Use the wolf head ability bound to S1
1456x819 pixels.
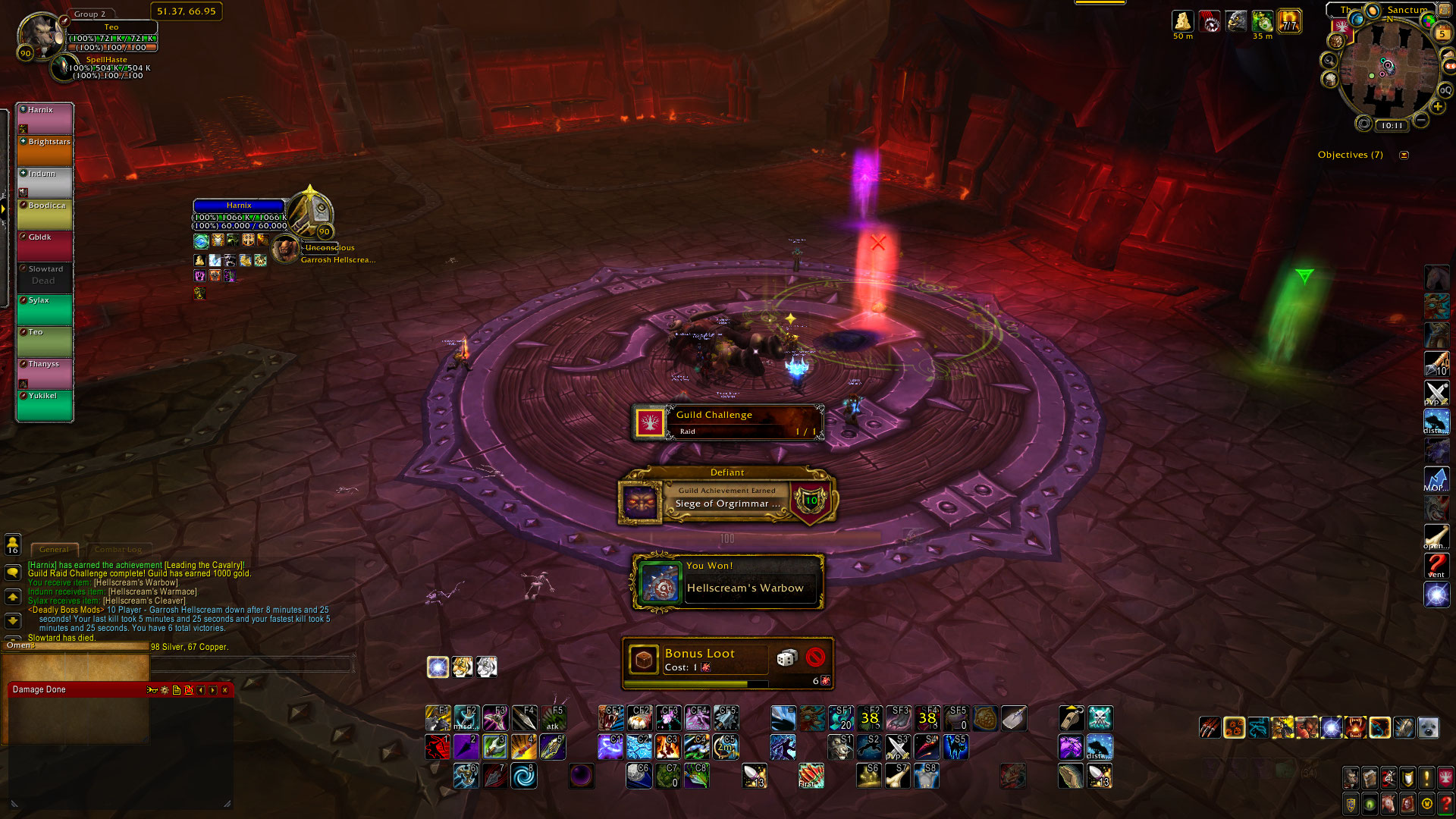840,747
